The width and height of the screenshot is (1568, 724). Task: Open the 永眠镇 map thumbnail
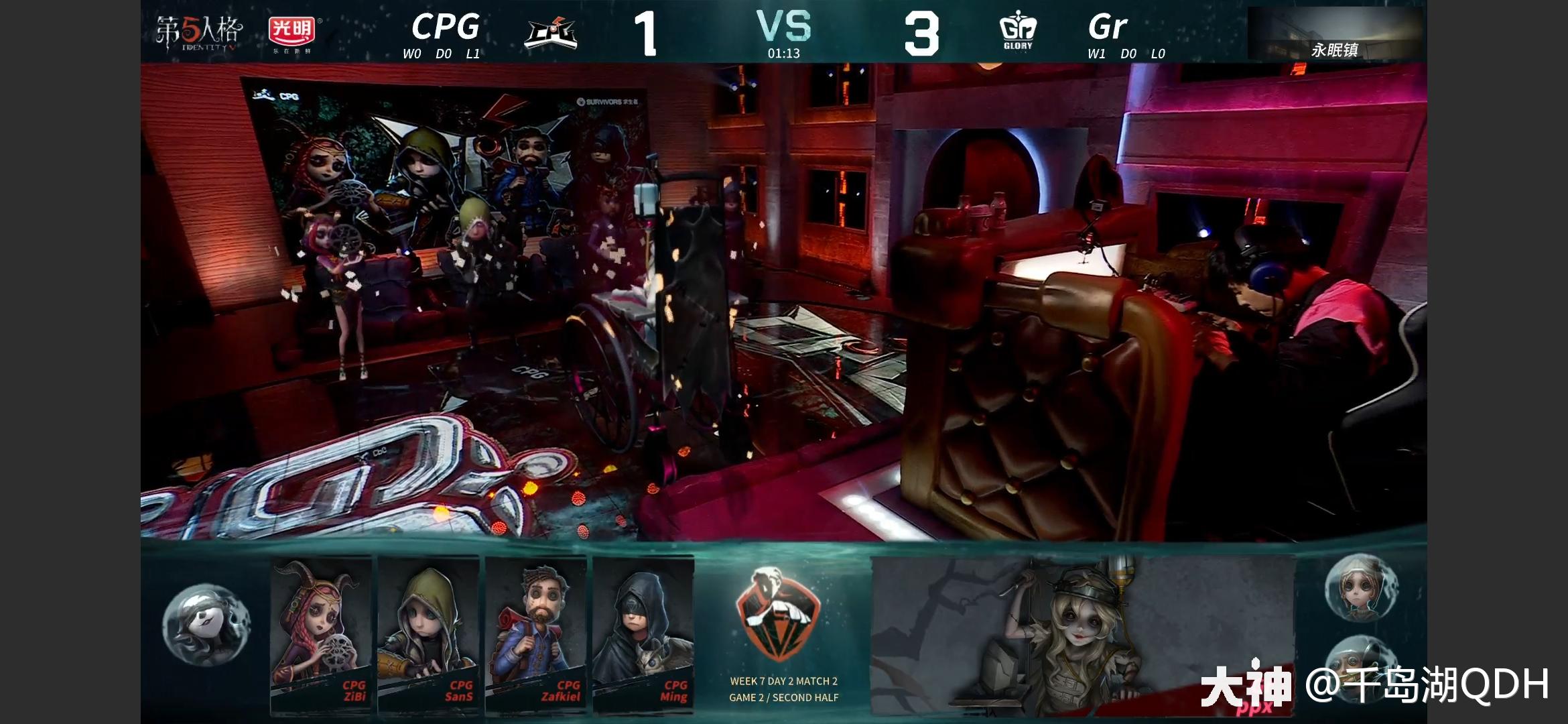1335,35
